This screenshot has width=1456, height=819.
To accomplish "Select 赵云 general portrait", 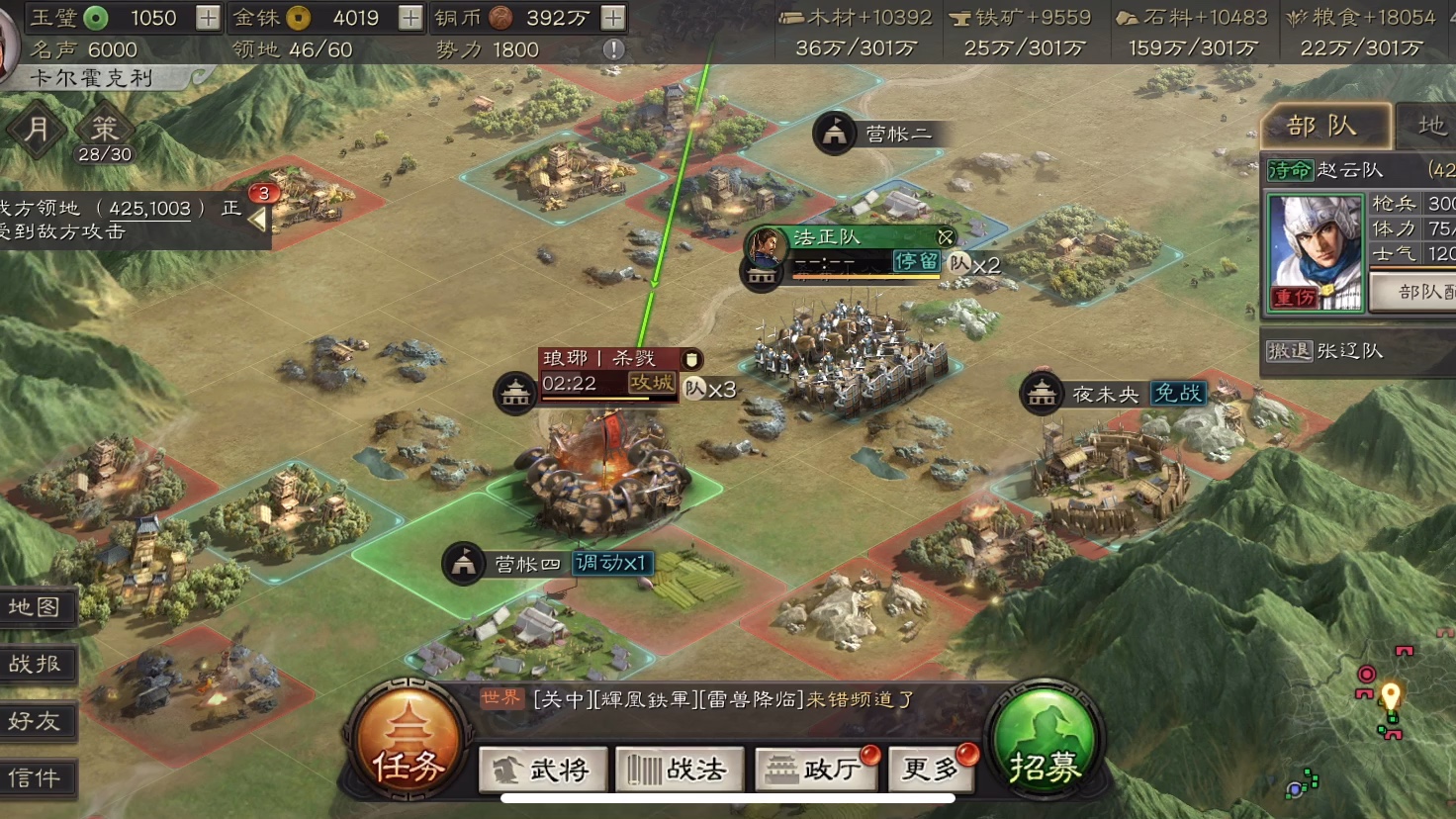I will [1315, 251].
